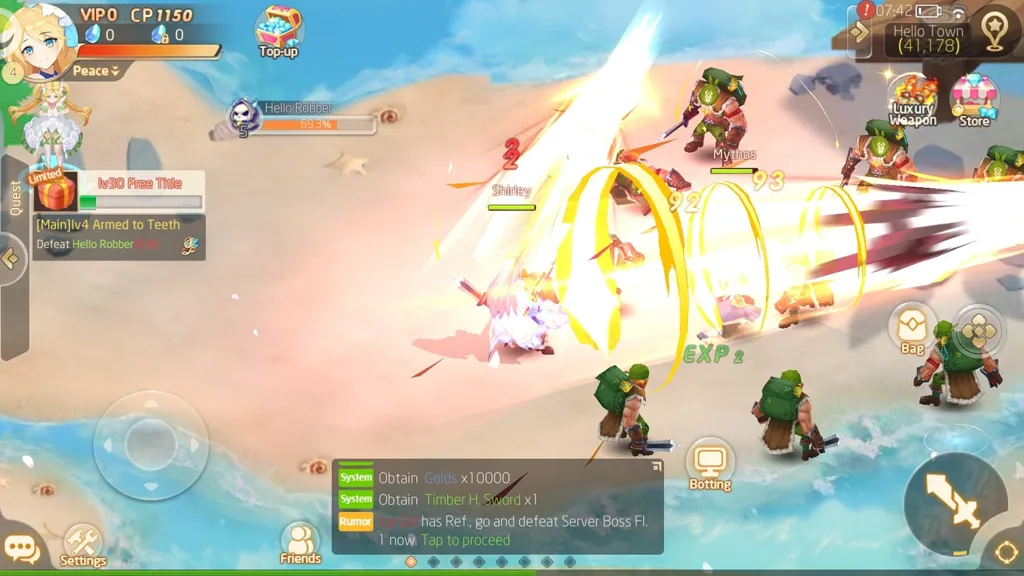Open the Bag inventory
The height and width of the screenshot is (576, 1024).
coord(912,329)
